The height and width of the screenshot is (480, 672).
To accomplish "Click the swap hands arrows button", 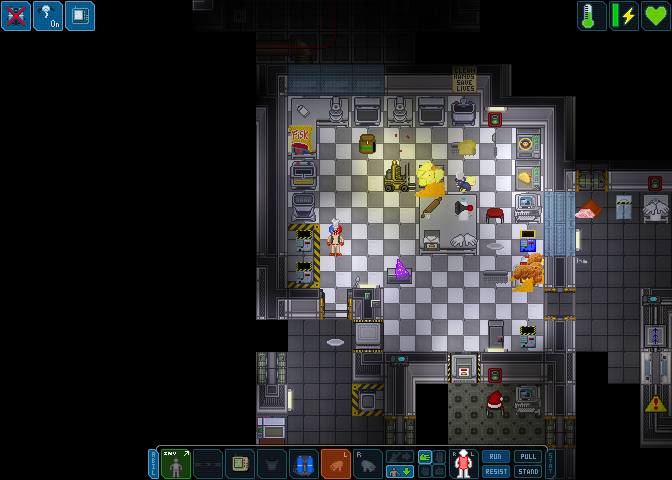I will click(x=400, y=456).
